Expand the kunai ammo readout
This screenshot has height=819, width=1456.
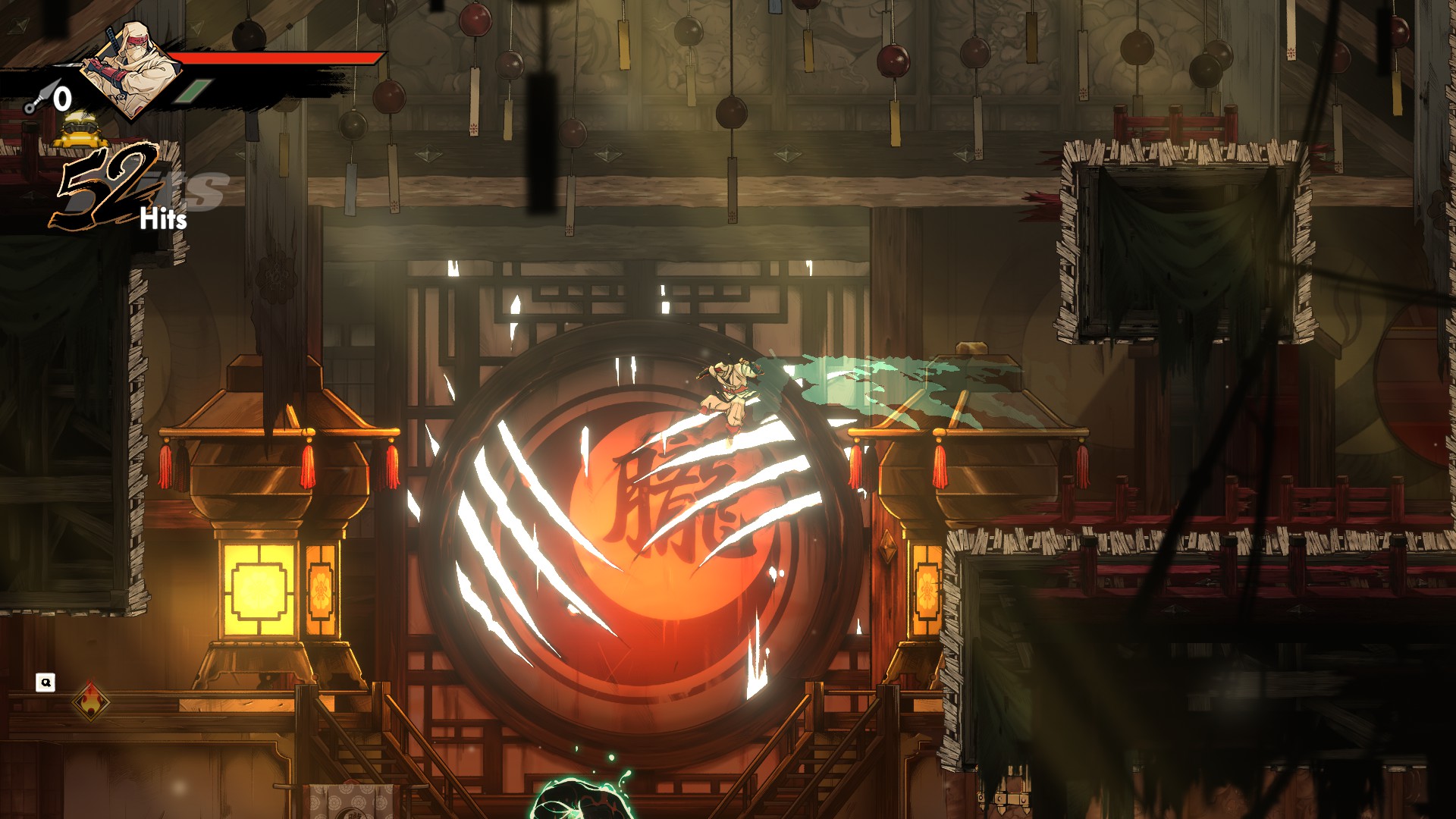[x=53, y=97]
